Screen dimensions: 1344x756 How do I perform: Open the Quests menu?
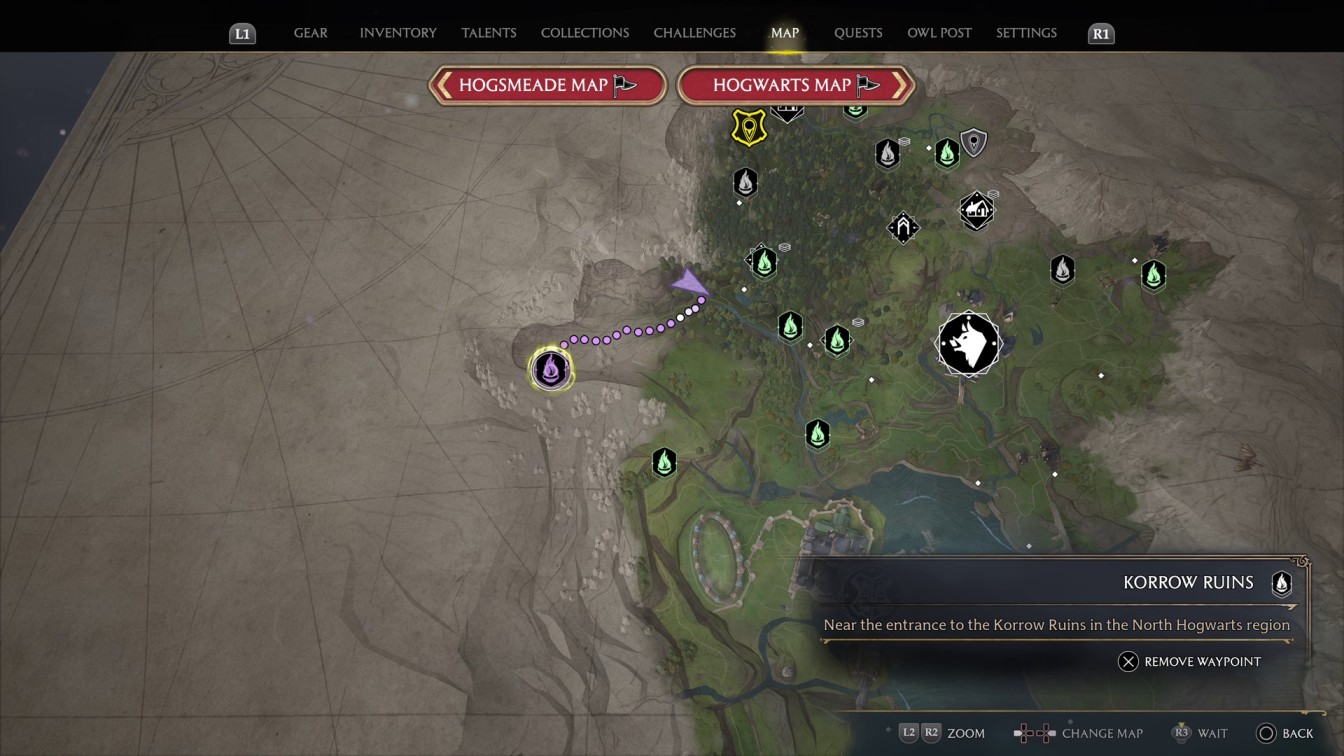click(858, 32)
